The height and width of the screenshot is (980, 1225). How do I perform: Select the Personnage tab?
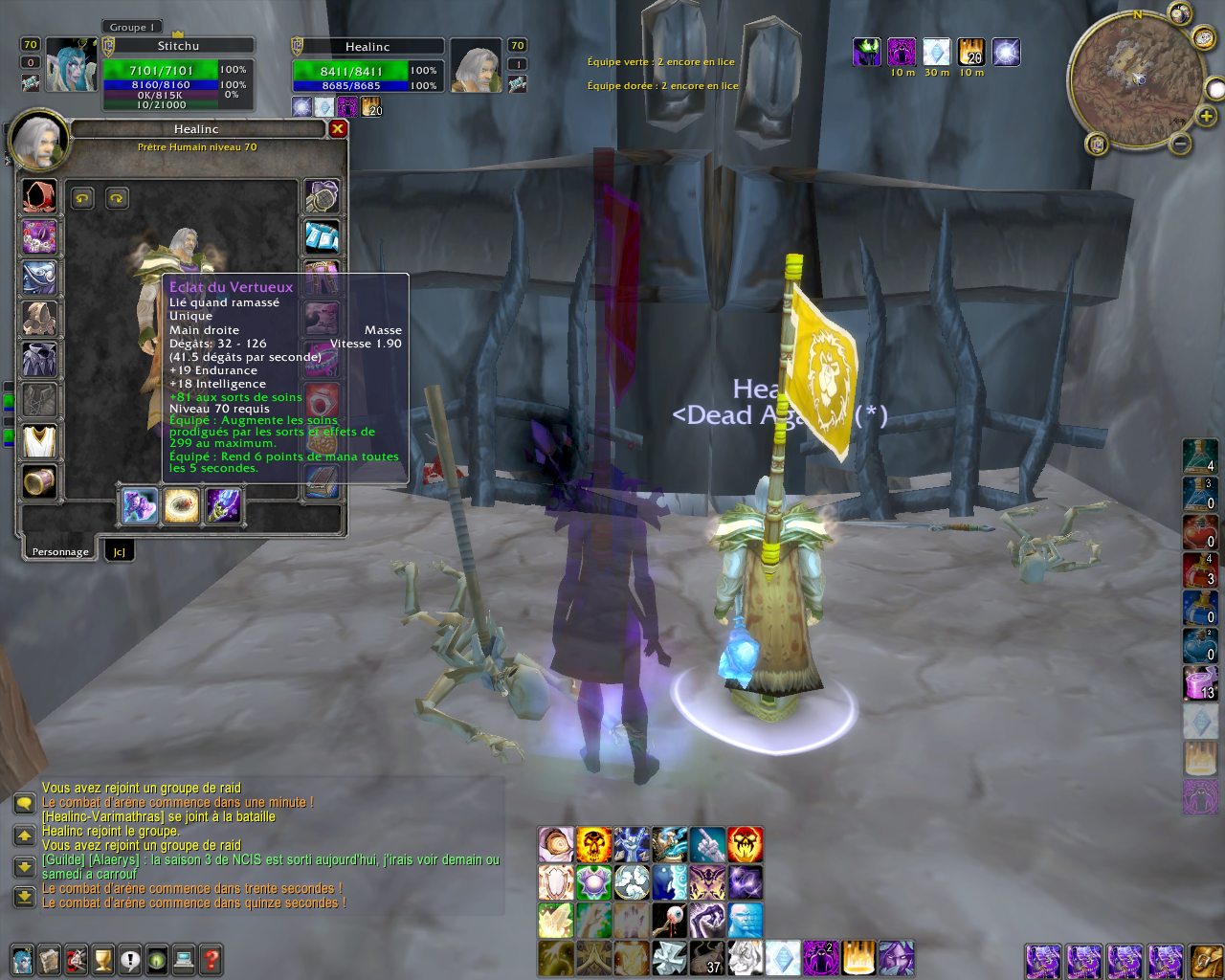pyautogui.click(x=59, y=551)
